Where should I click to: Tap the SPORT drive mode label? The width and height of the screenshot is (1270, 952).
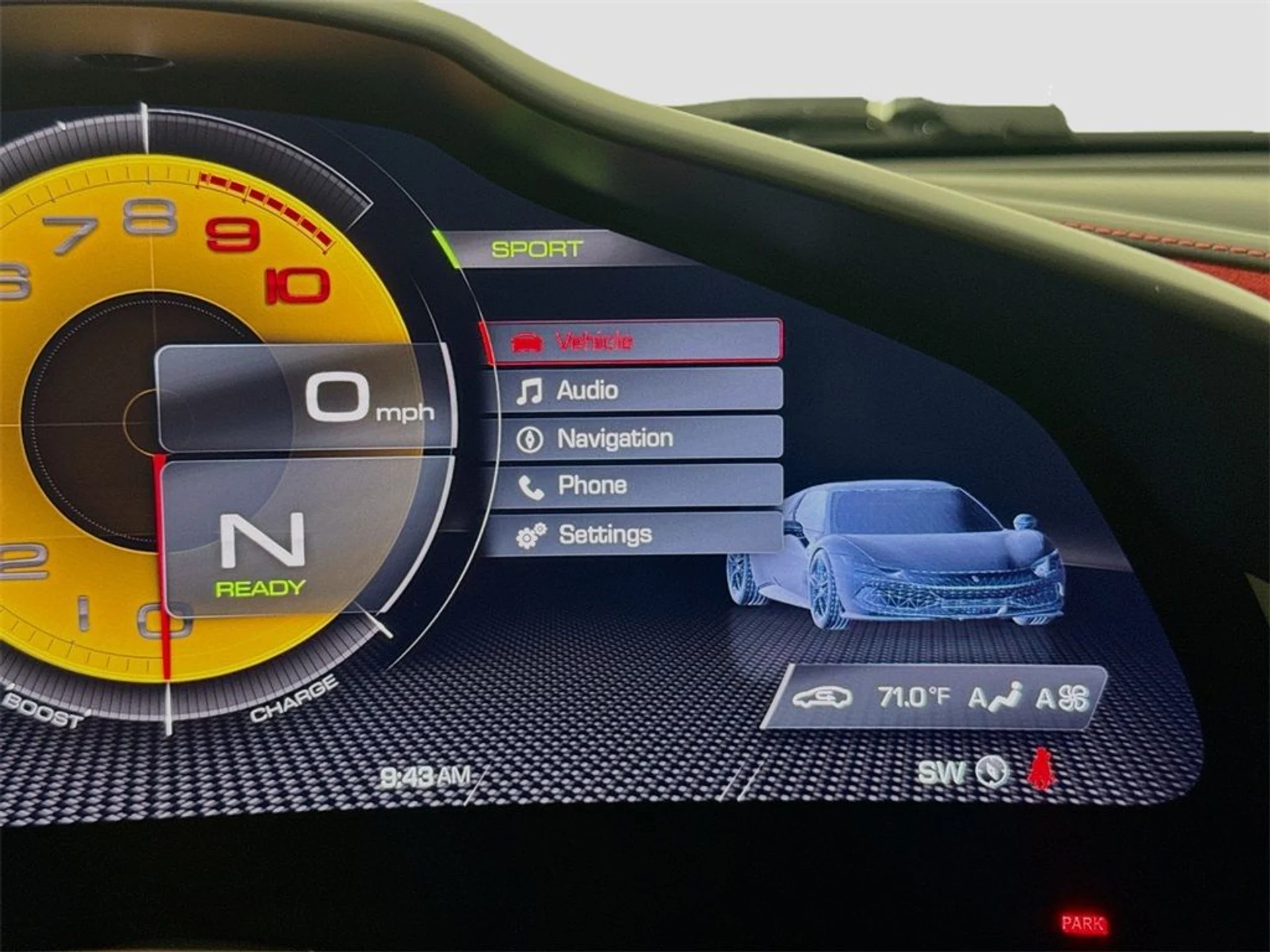[536, 249]
